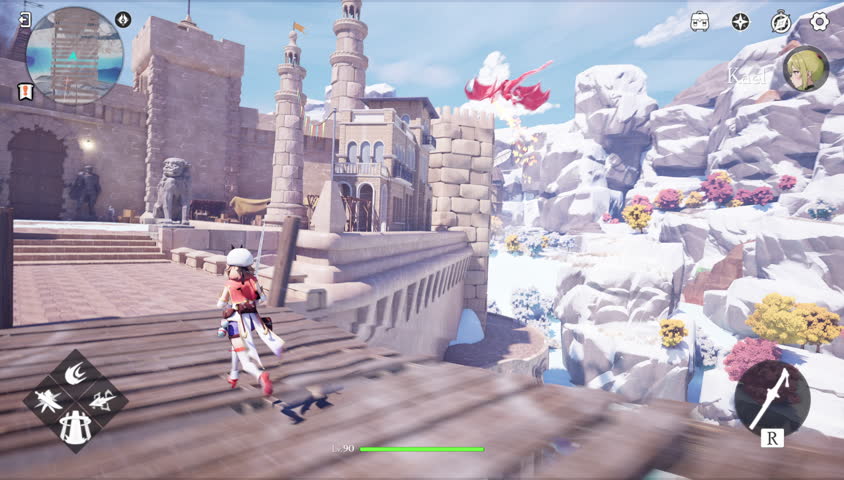
Task: Open the gear settings menu
Action: tap(820, 21)
